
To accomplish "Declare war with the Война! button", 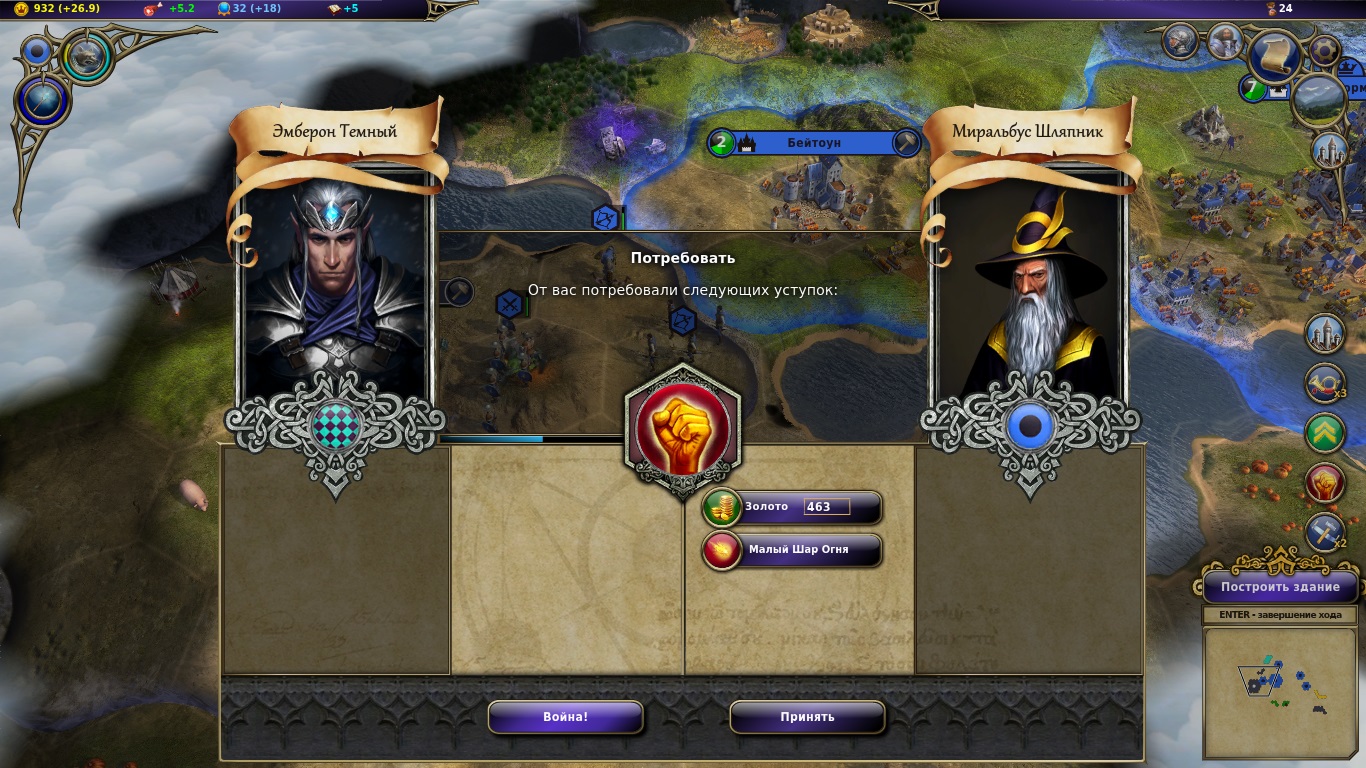I will point(565,717).
